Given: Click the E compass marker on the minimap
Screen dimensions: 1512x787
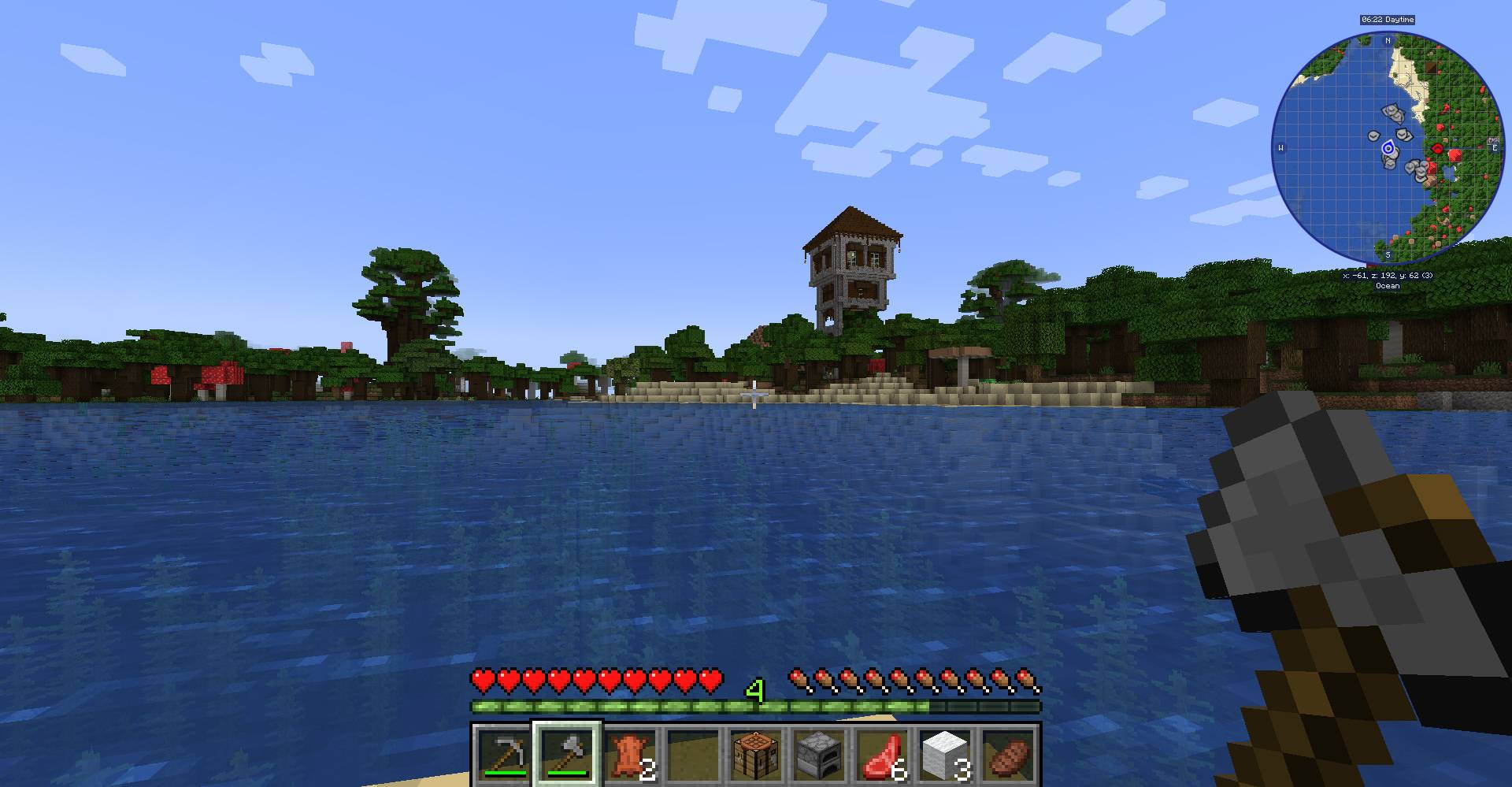Looking at the screenshot, I should click(x=1493, y=147).
